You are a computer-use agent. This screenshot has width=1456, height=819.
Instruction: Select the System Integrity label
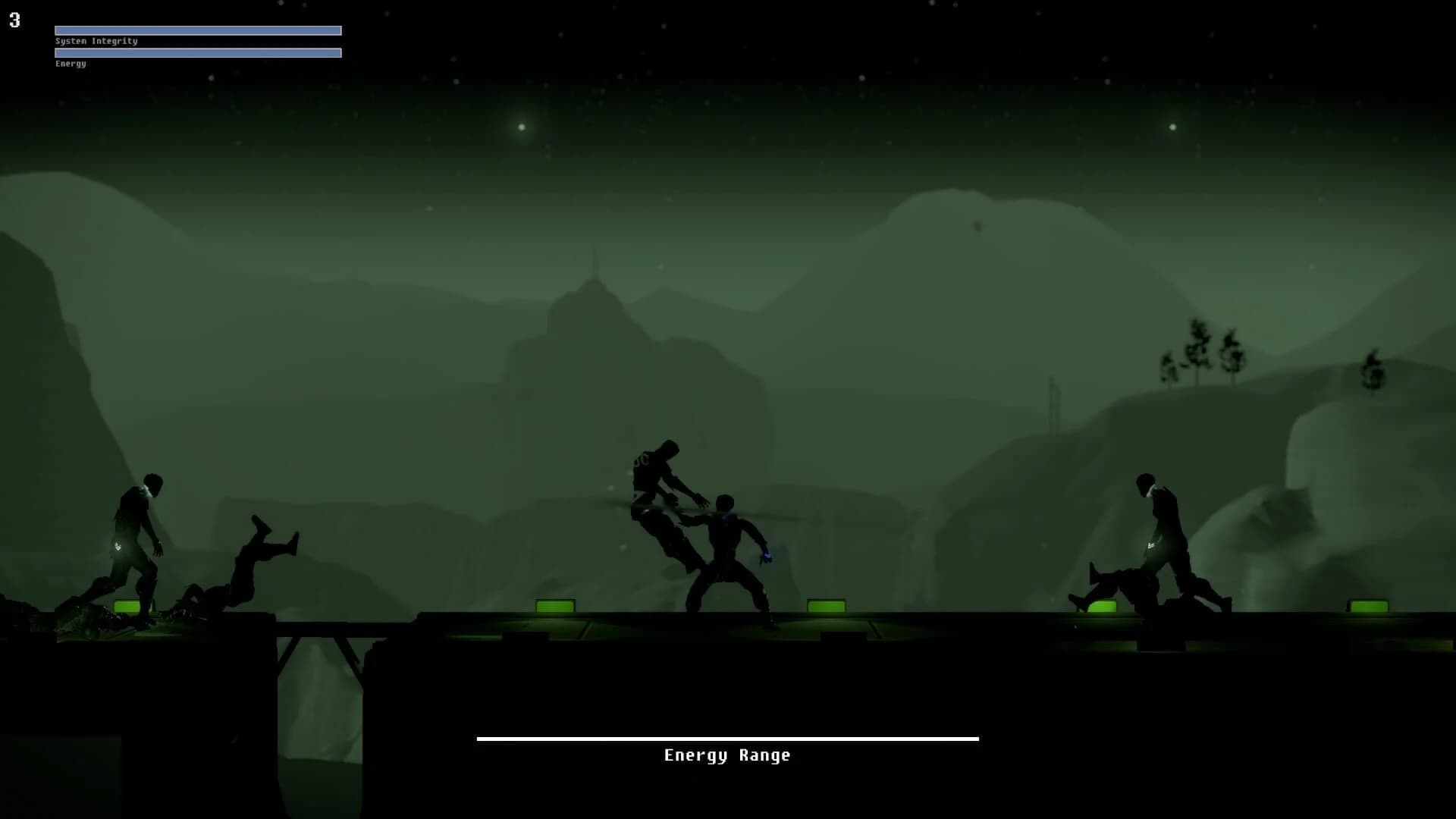pos(96,42)
